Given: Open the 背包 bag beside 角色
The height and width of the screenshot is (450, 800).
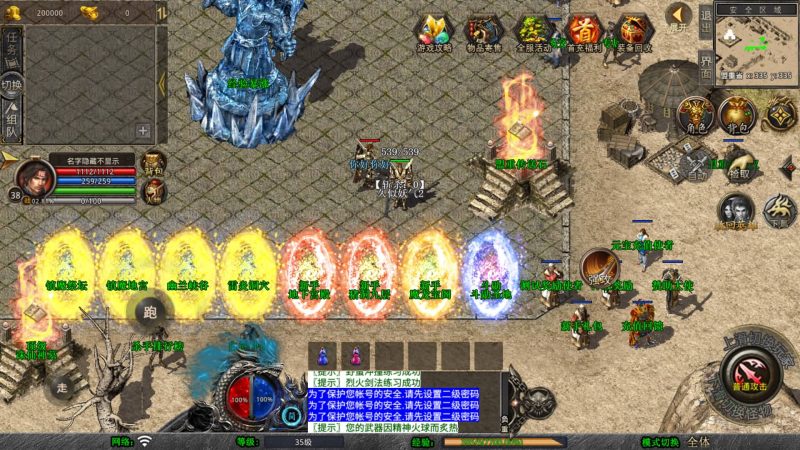Looking at the screenshot, I should click(738, 113).
